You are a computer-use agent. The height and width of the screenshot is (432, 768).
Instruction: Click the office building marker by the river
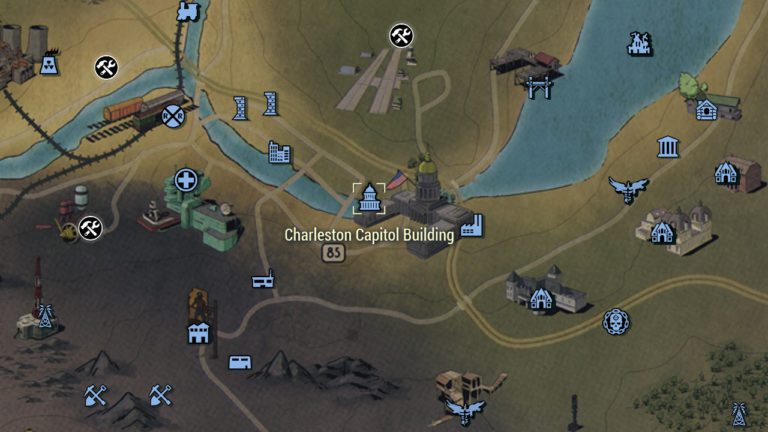point(280,153)
